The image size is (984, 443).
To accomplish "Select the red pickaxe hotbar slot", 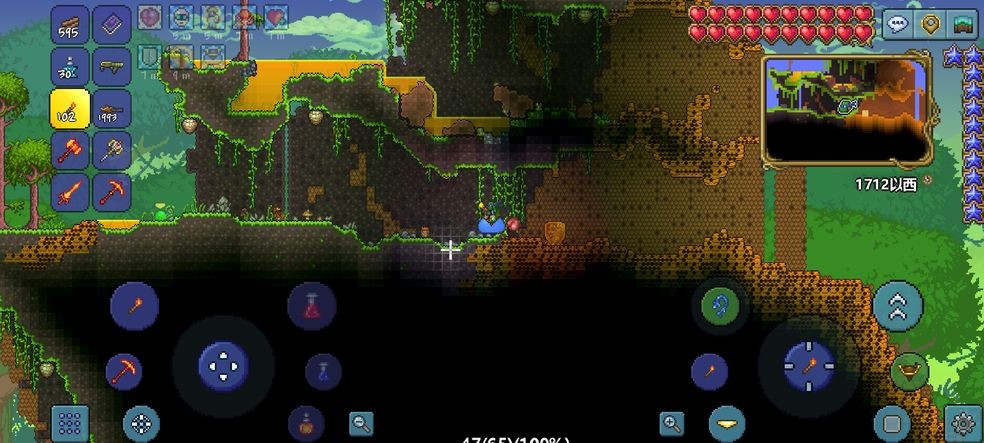I will point(112,191).
